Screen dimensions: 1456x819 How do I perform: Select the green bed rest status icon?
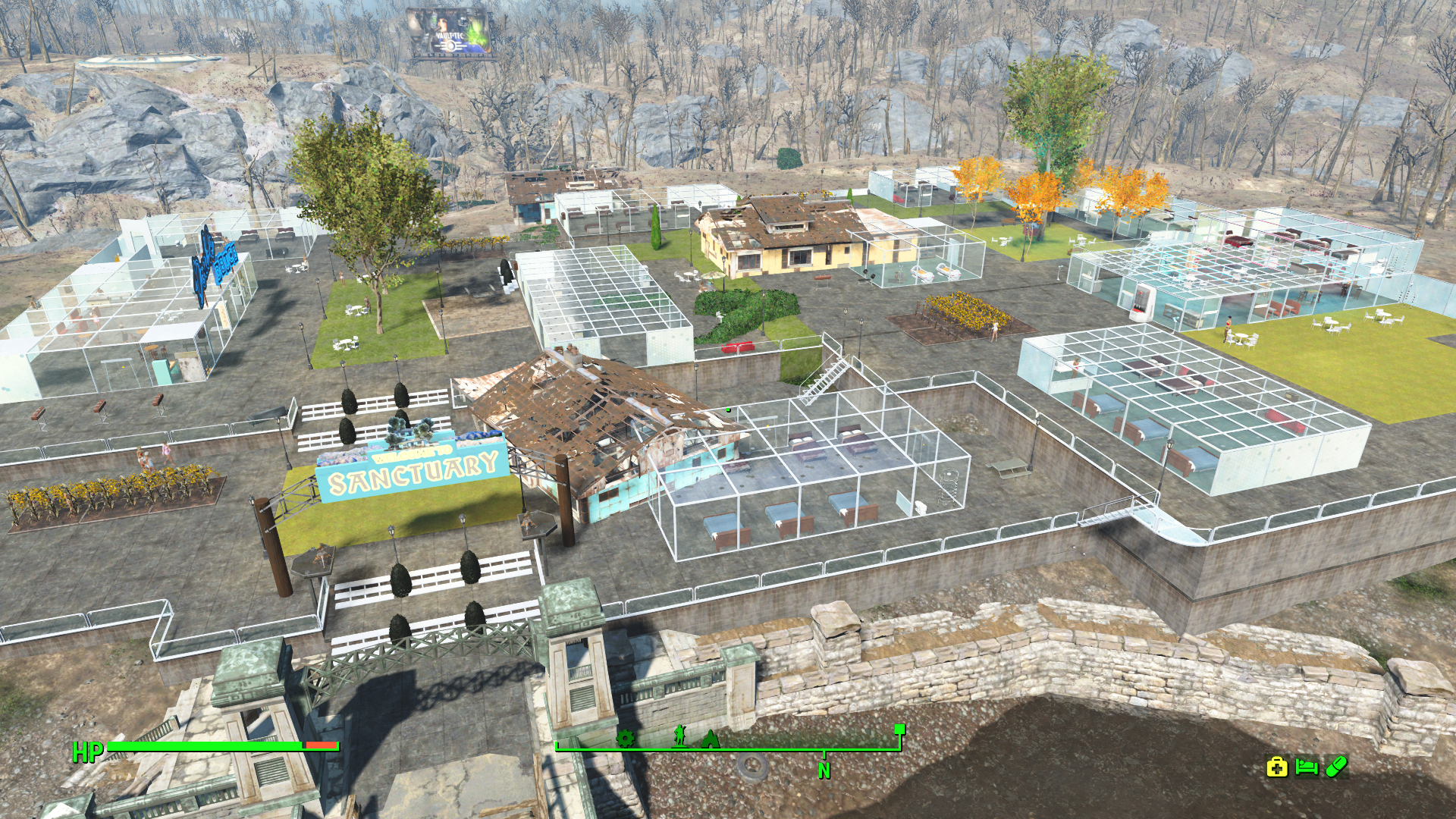[x=1306, y=767]
